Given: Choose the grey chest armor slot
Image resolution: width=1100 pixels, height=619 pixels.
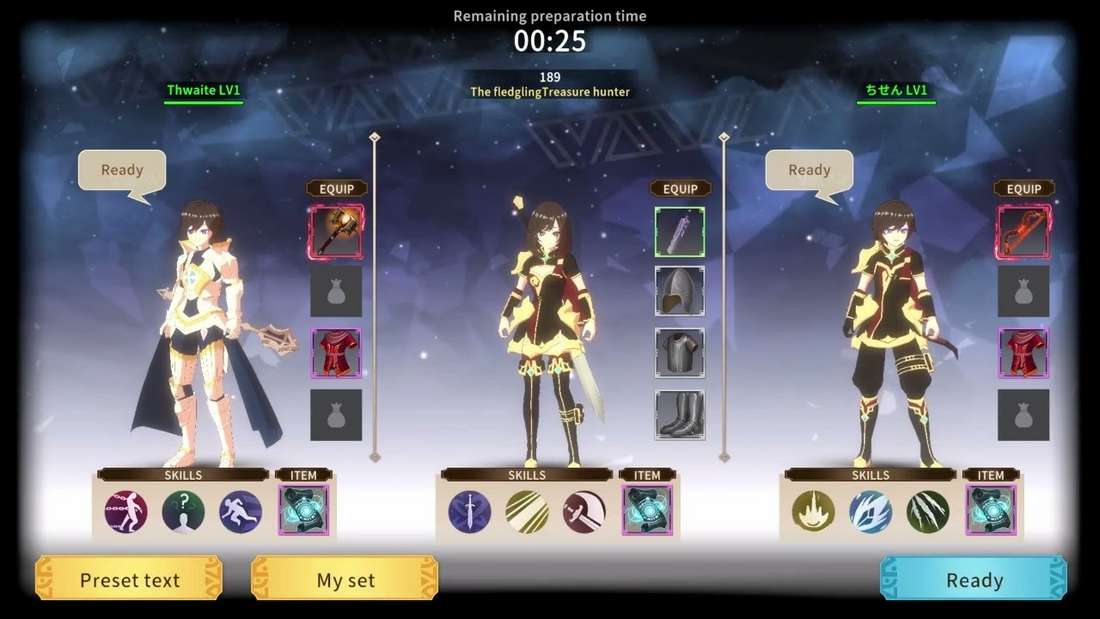Looking at the screenshot, I should click(680, 352).
